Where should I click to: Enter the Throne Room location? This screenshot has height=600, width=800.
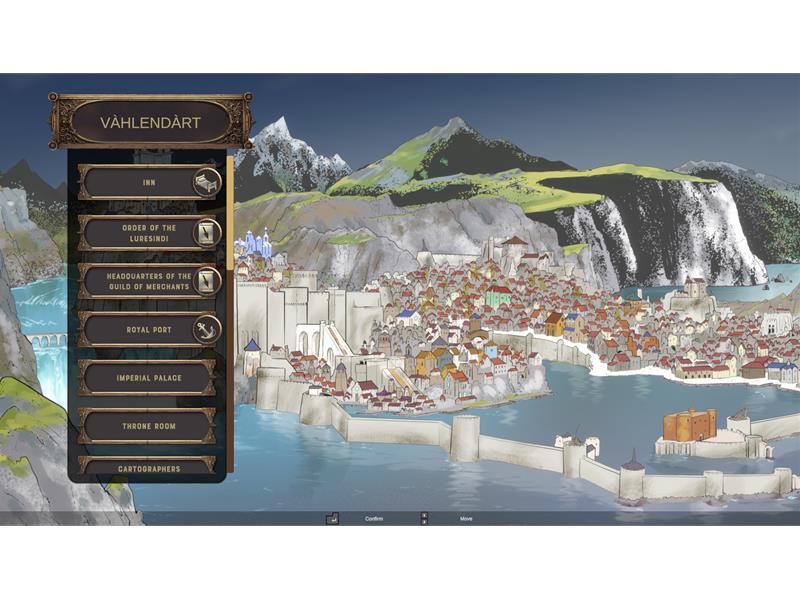point(148,426)
